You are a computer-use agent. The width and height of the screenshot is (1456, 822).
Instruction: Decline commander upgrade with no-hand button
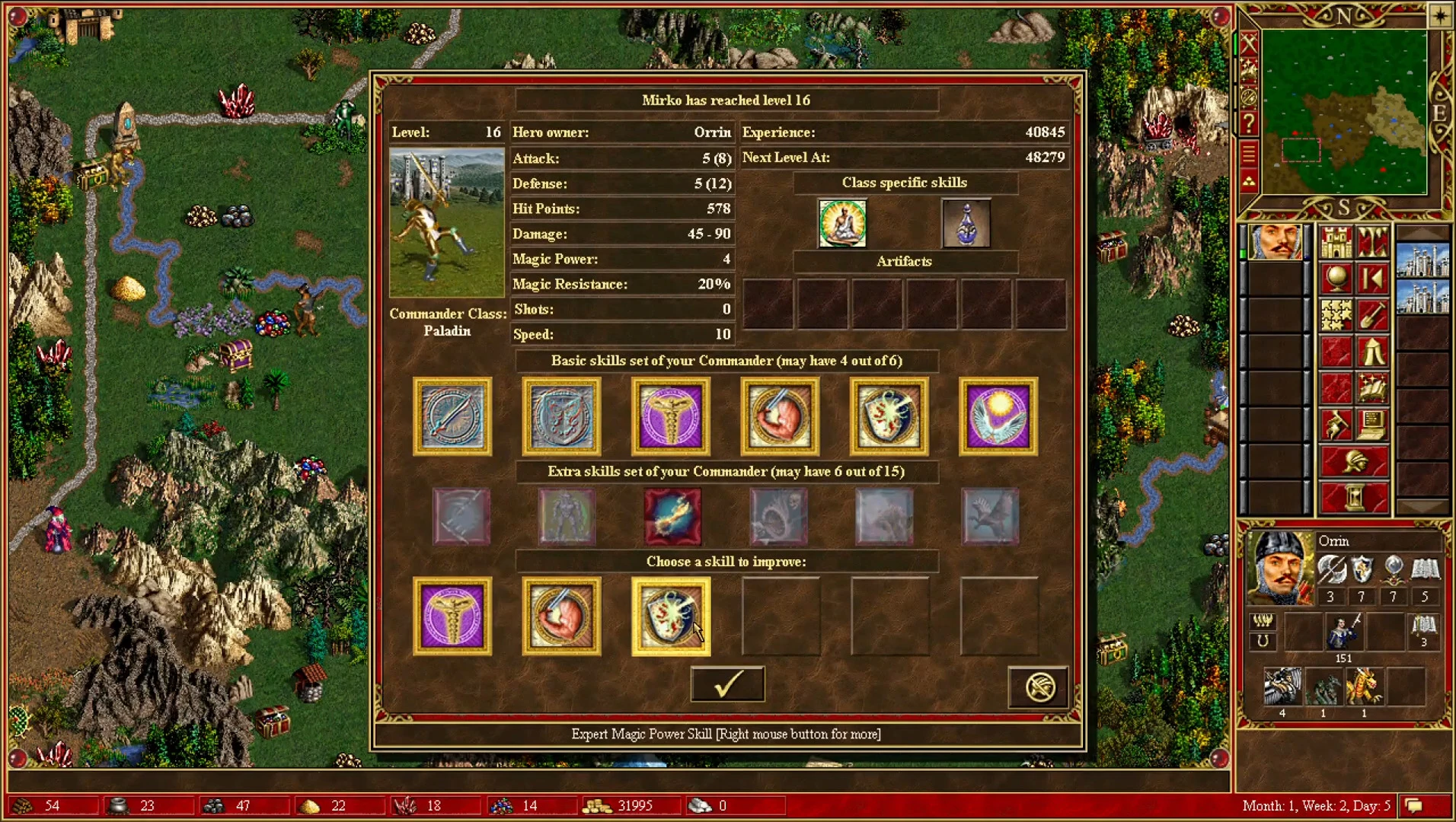coord(1037,686)
